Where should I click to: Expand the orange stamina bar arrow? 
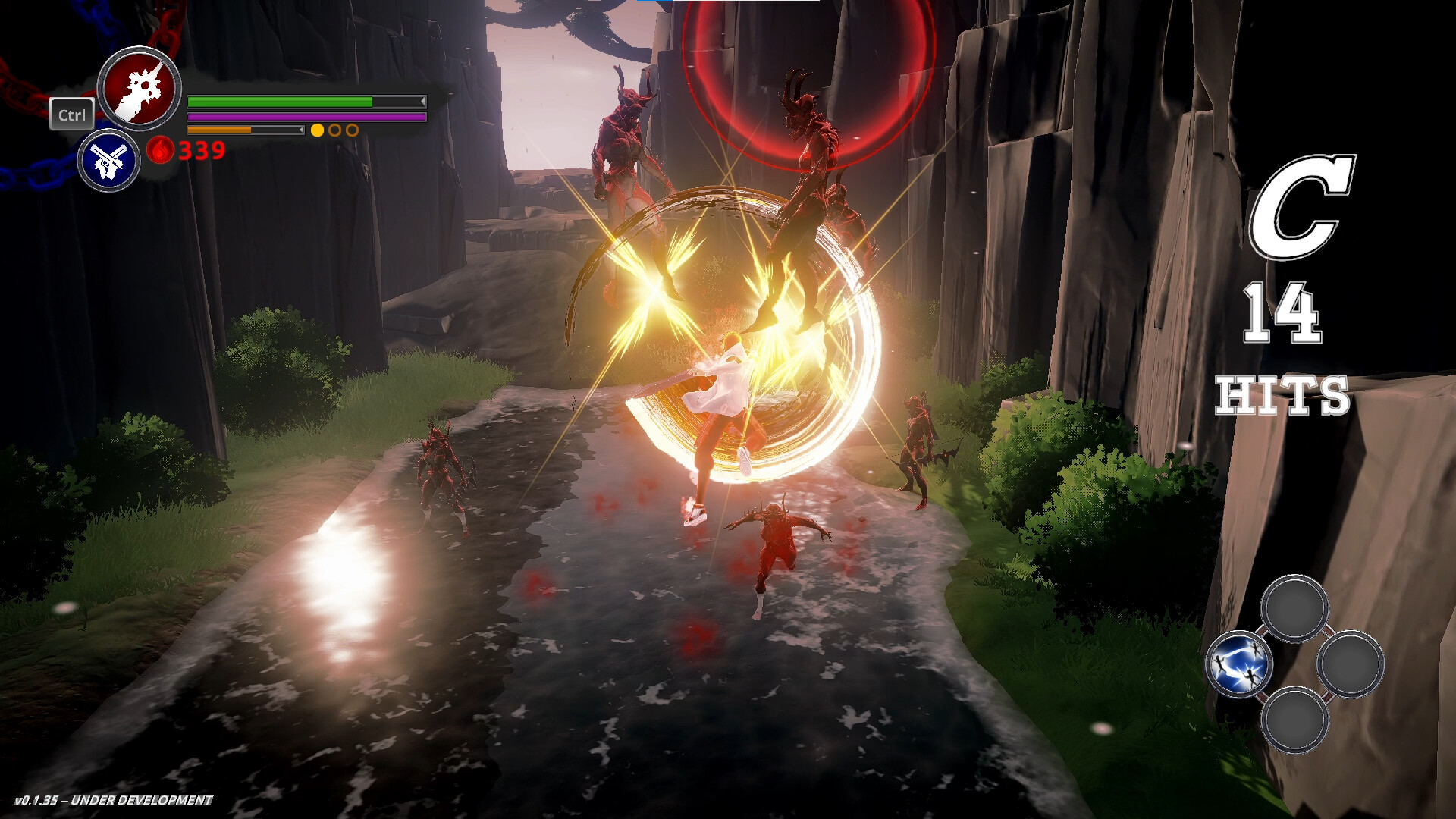pos(302,130)
